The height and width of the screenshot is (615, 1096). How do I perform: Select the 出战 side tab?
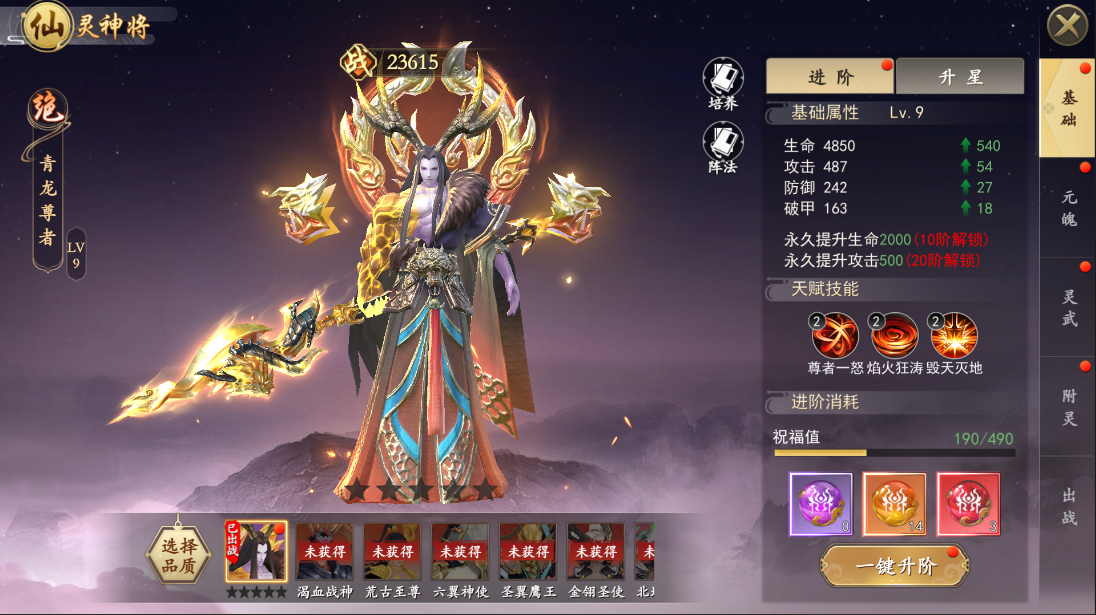pos(1068,505)
